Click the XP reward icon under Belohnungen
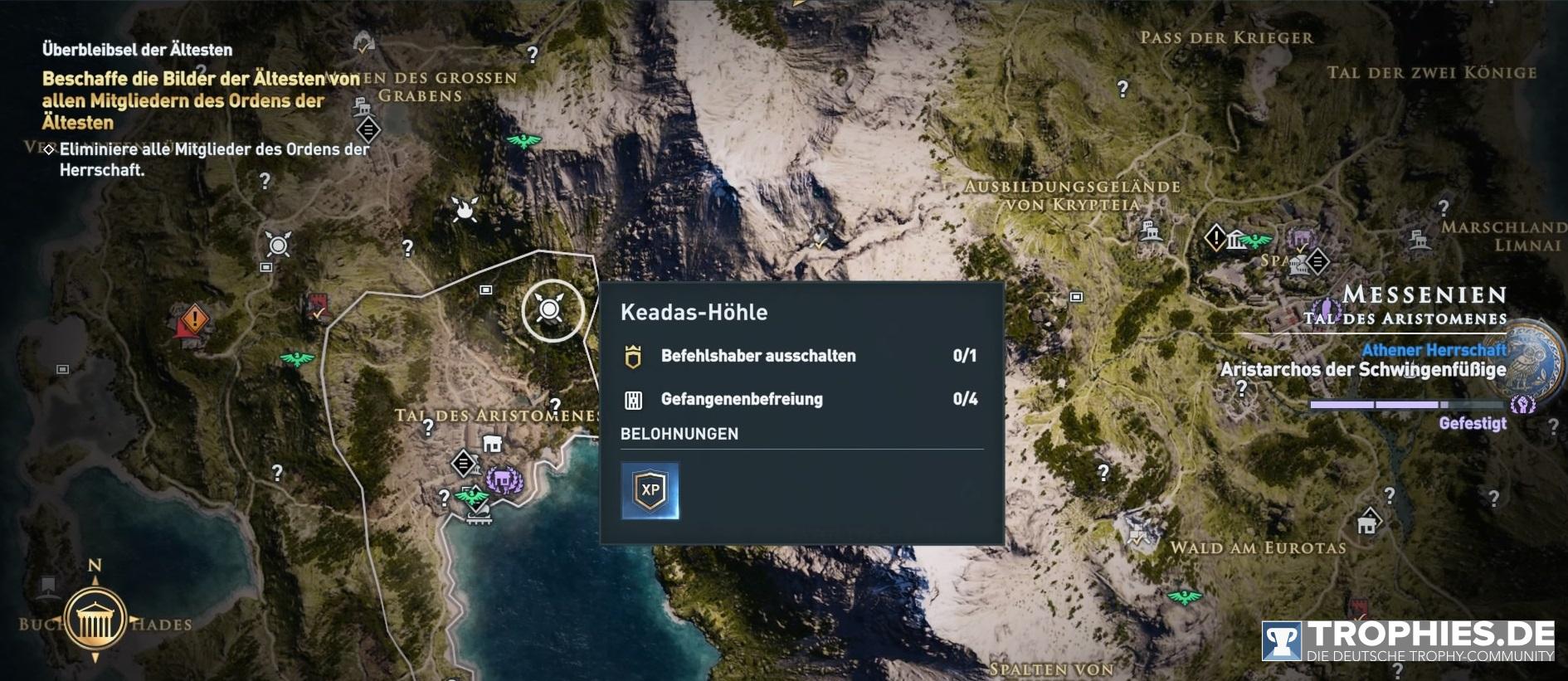Screen dimensions: 1568x681 650,490
